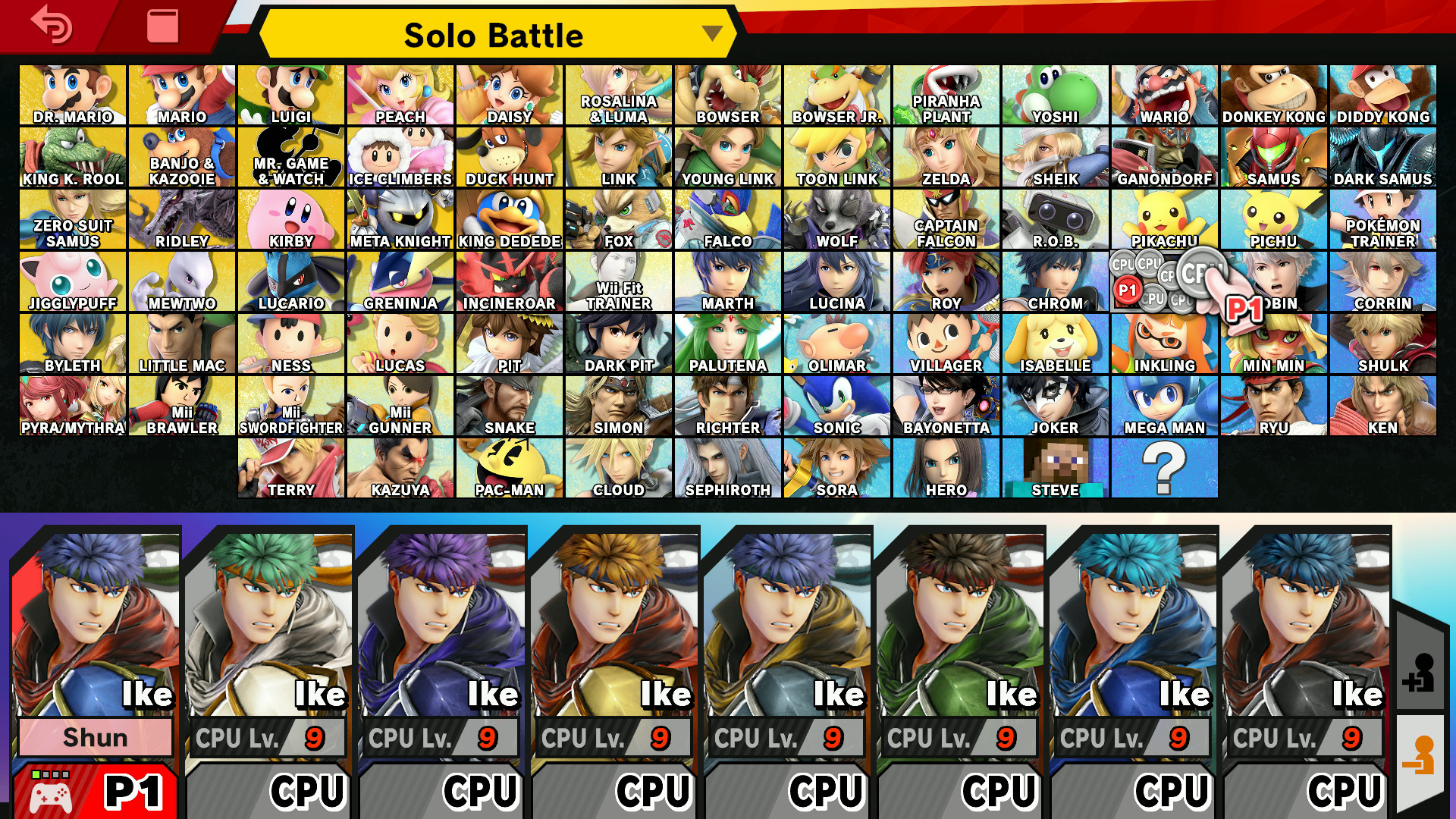The image size is (1456, 819).
Task: Select the random character question mark box
Action: pos(1166,466)
